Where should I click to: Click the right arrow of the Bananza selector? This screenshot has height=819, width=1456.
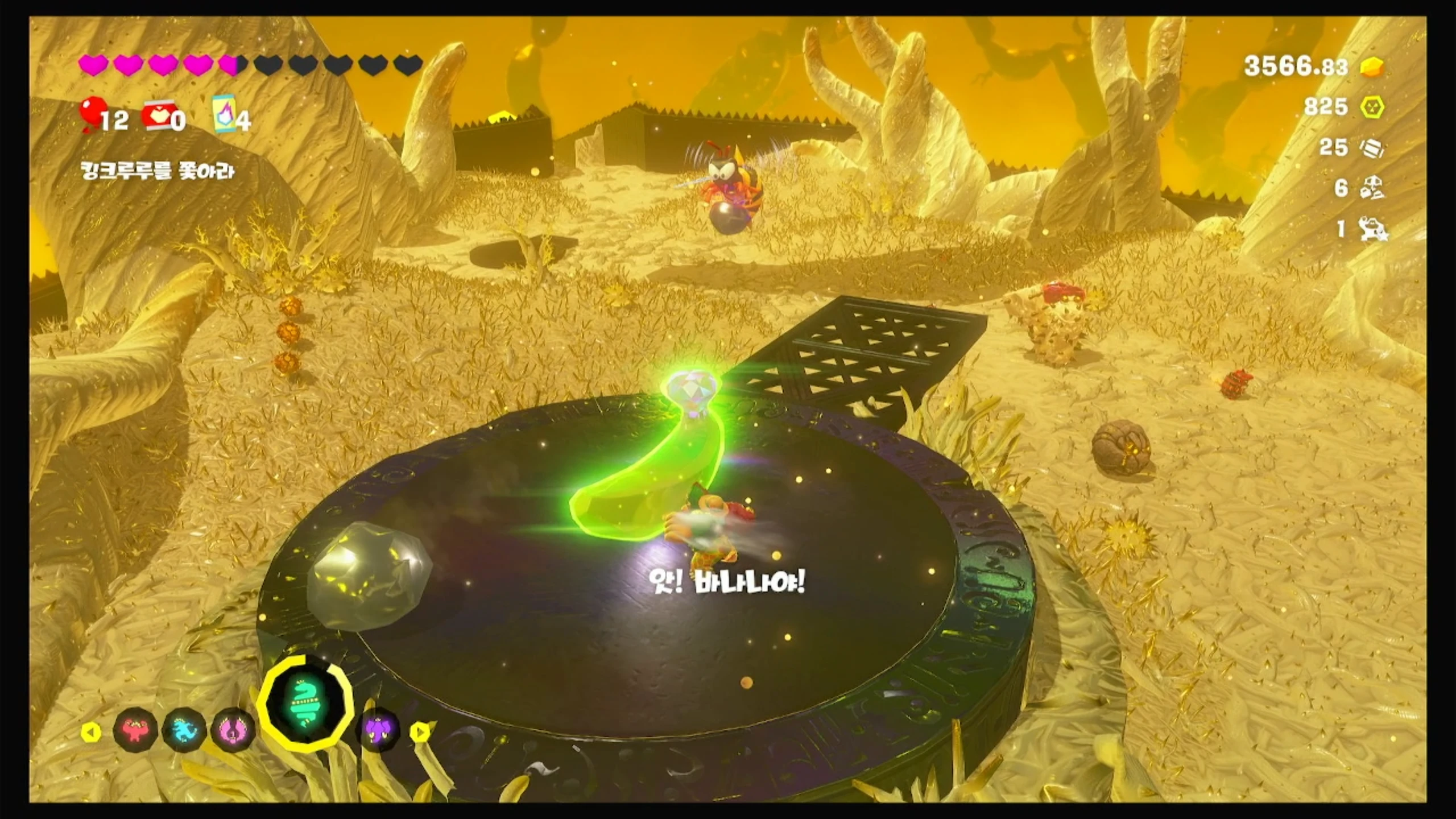tap(420, 732)
